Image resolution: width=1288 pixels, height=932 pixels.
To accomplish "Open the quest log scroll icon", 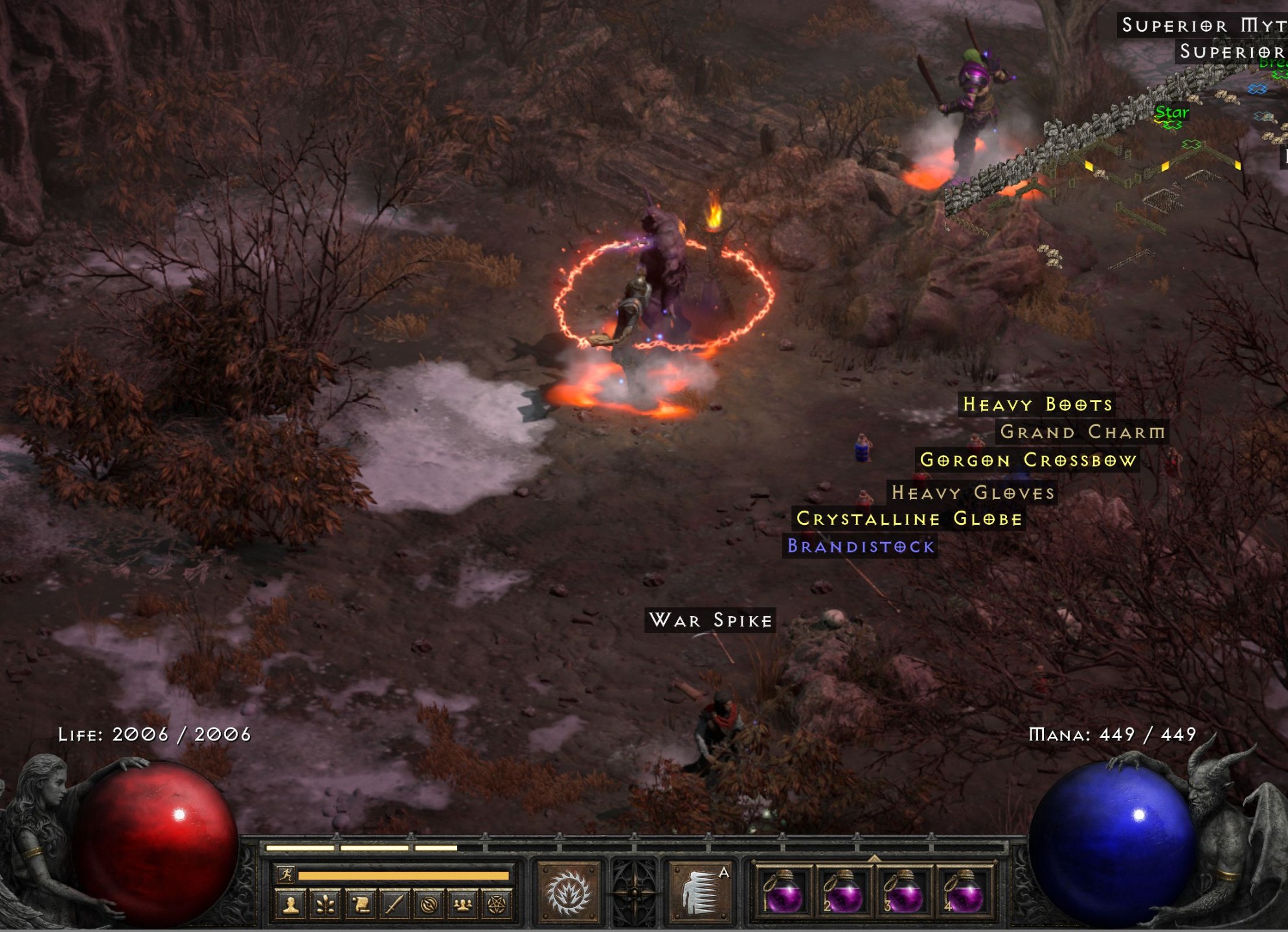I will (362, 904).
